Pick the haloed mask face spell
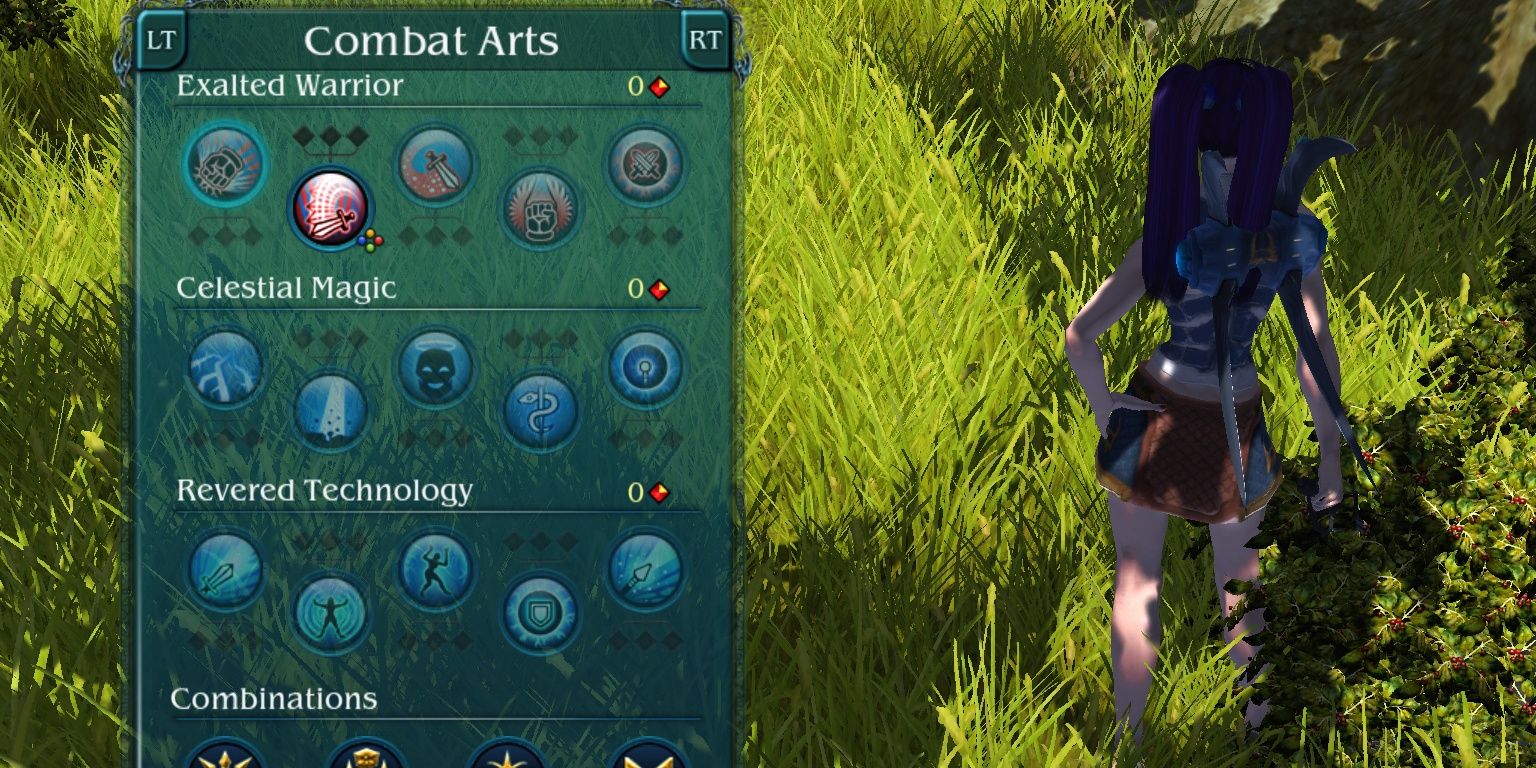This screenshot has height=768, width=1536. pyautogui.click(x=436, y=367)
